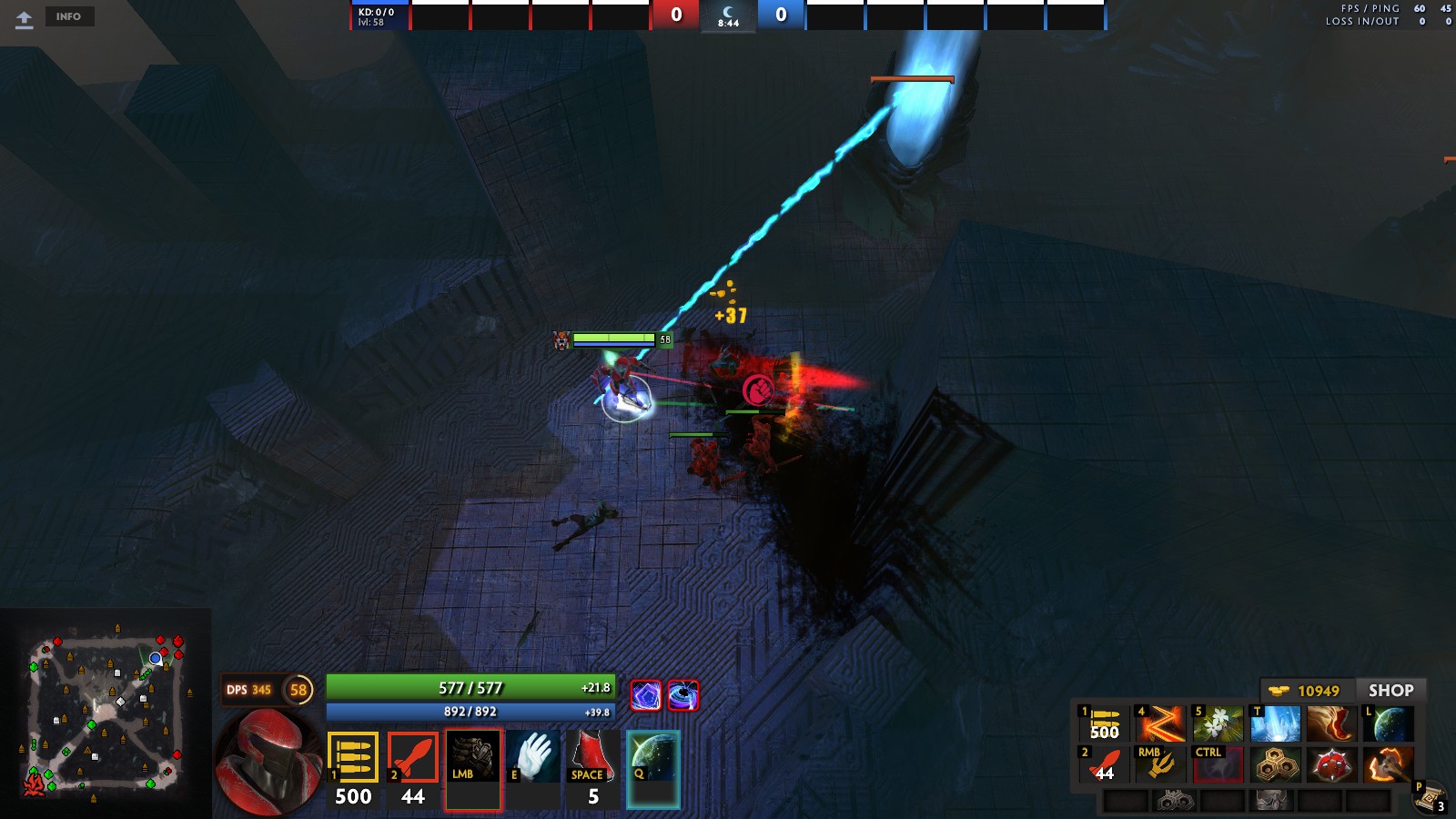The width and height of the screenshot is (1456, 819).
Task: Use the scroll item with count 3
Action: pos(1431,797)
